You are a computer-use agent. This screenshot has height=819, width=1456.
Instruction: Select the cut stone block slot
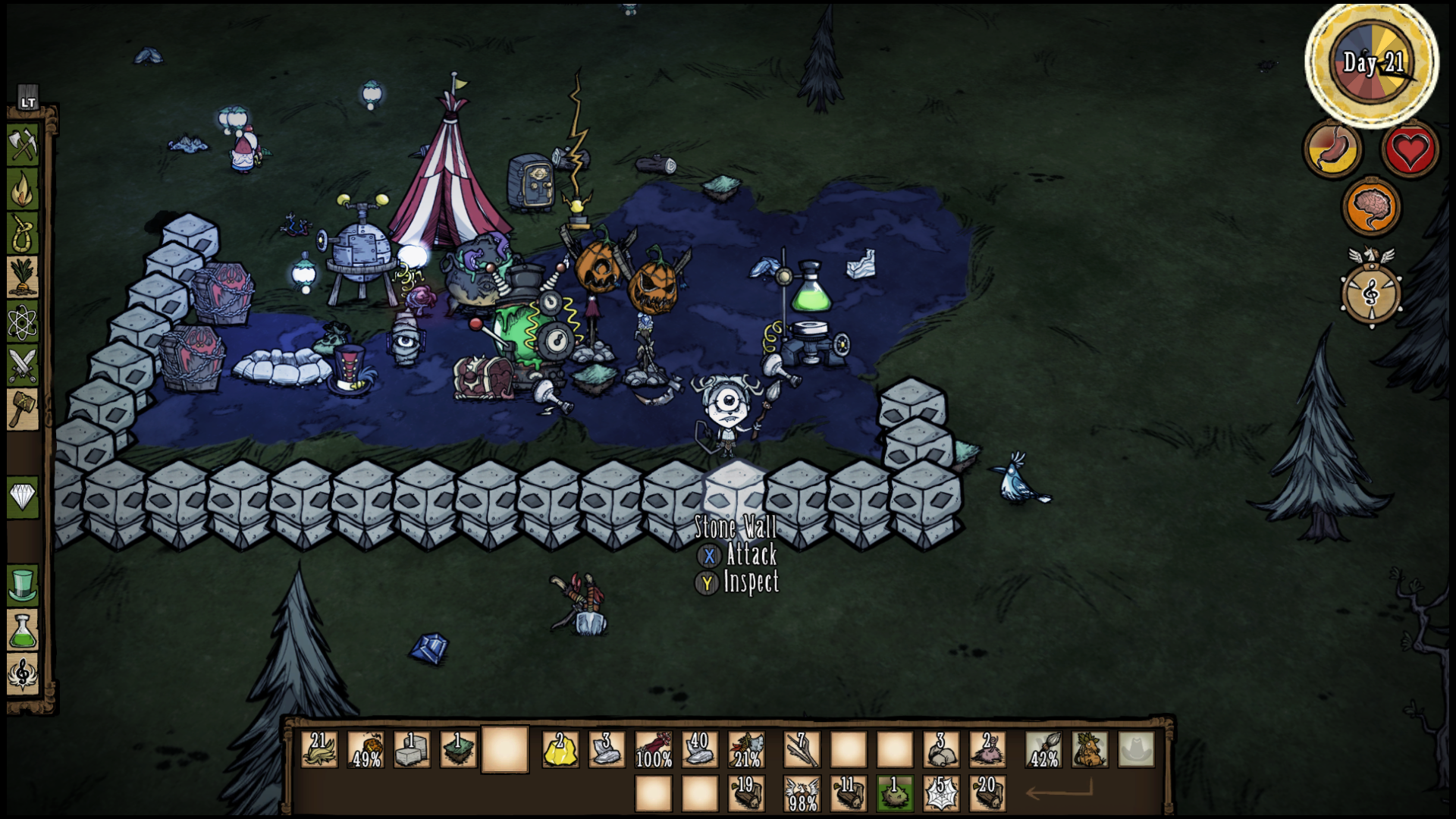pos(412,749)
